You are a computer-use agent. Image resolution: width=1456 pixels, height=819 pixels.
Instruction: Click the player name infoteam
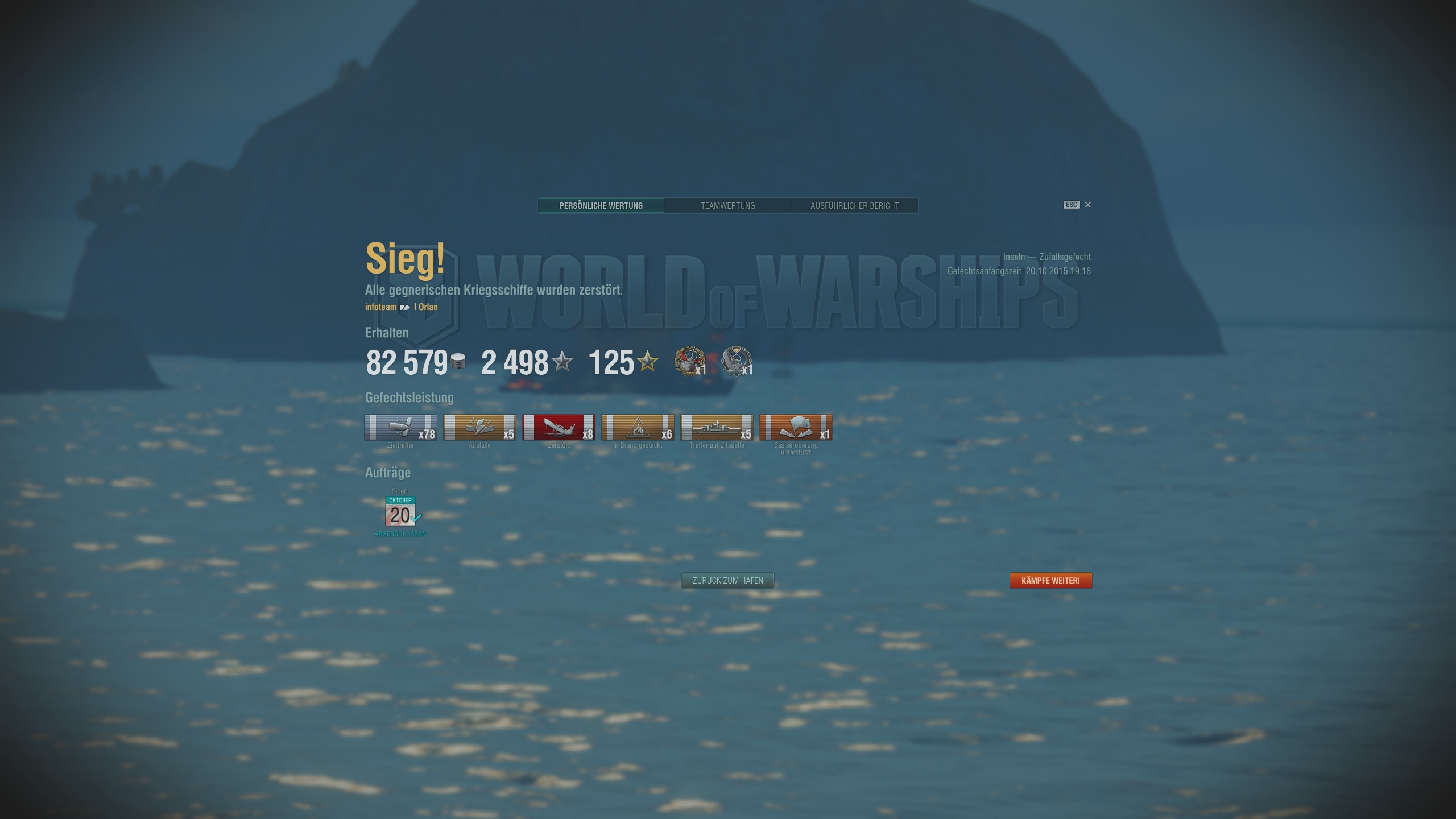[x=380, y=306]
